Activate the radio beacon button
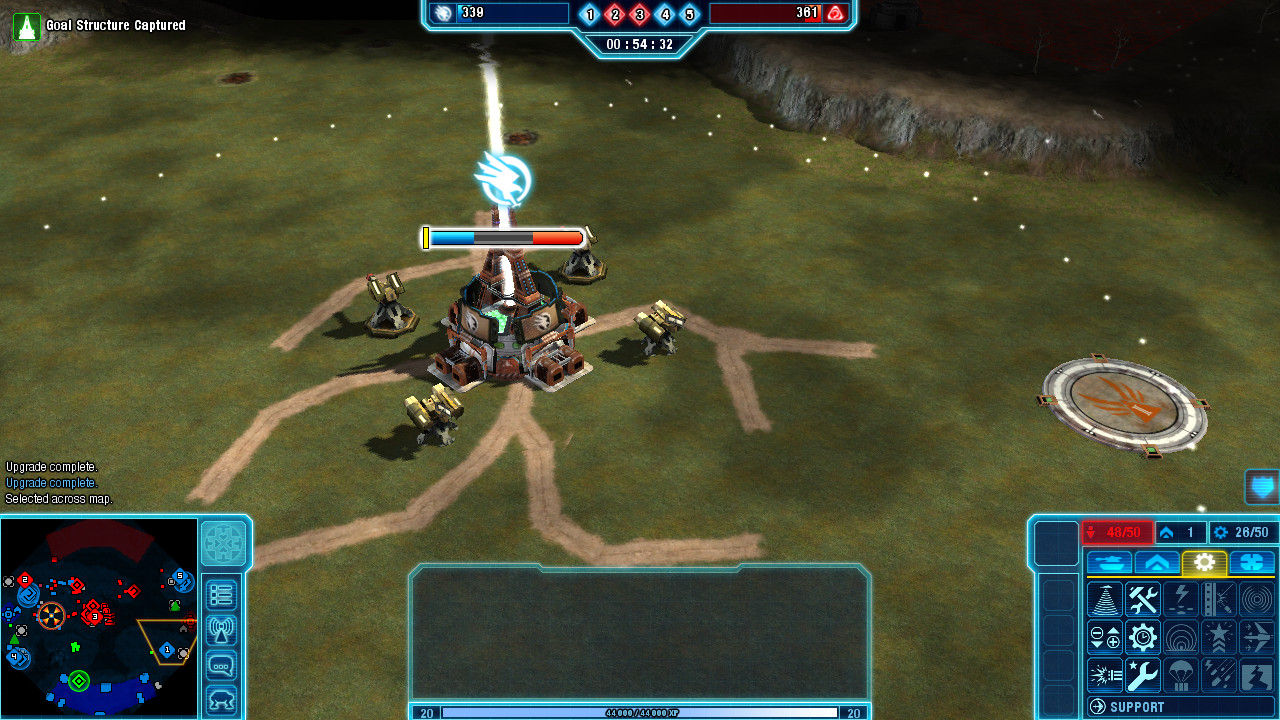Screen dimensions: 1280x720 [x=221, y=630]
